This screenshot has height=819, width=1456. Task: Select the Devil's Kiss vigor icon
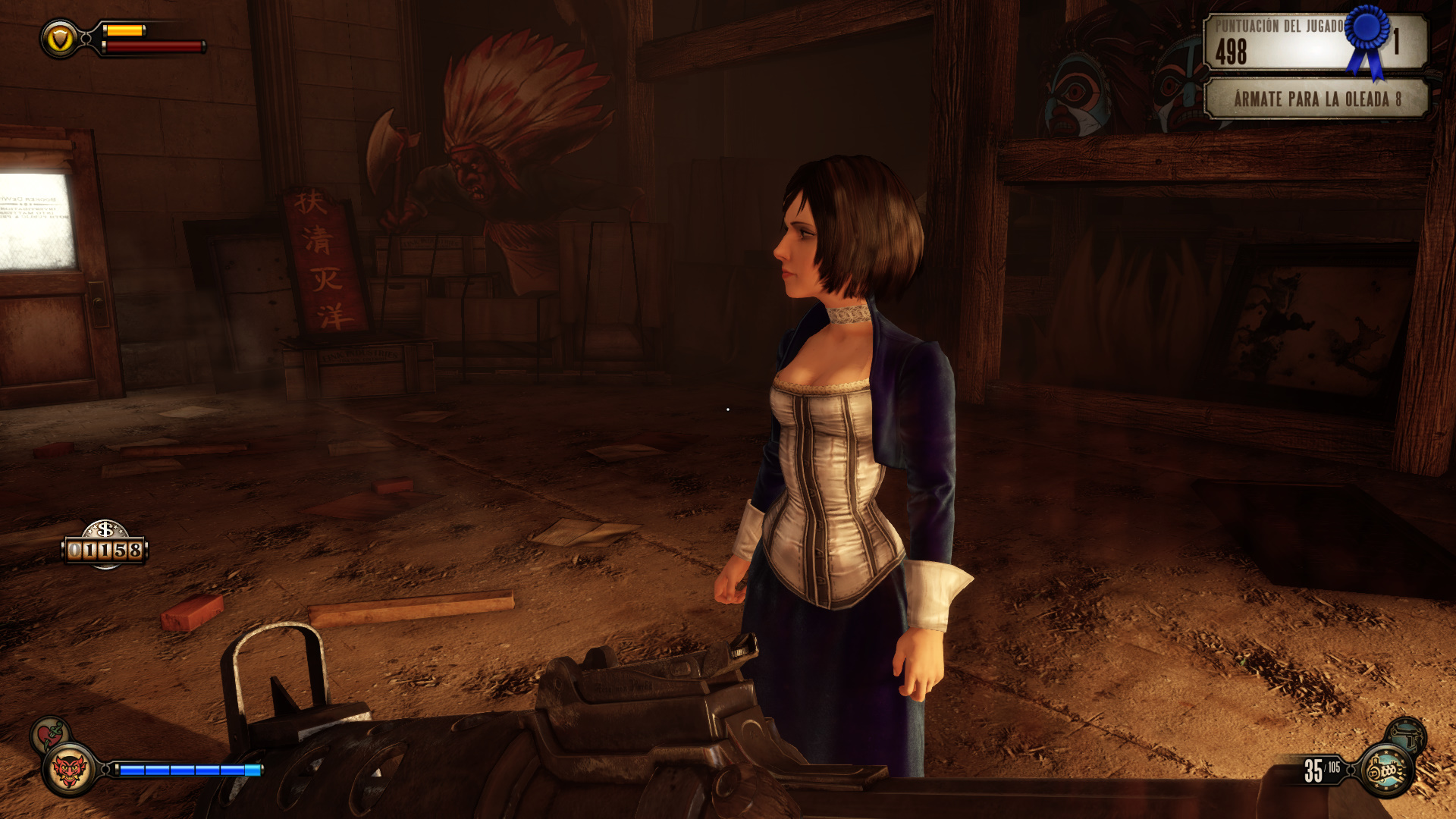tap(68, 770)
